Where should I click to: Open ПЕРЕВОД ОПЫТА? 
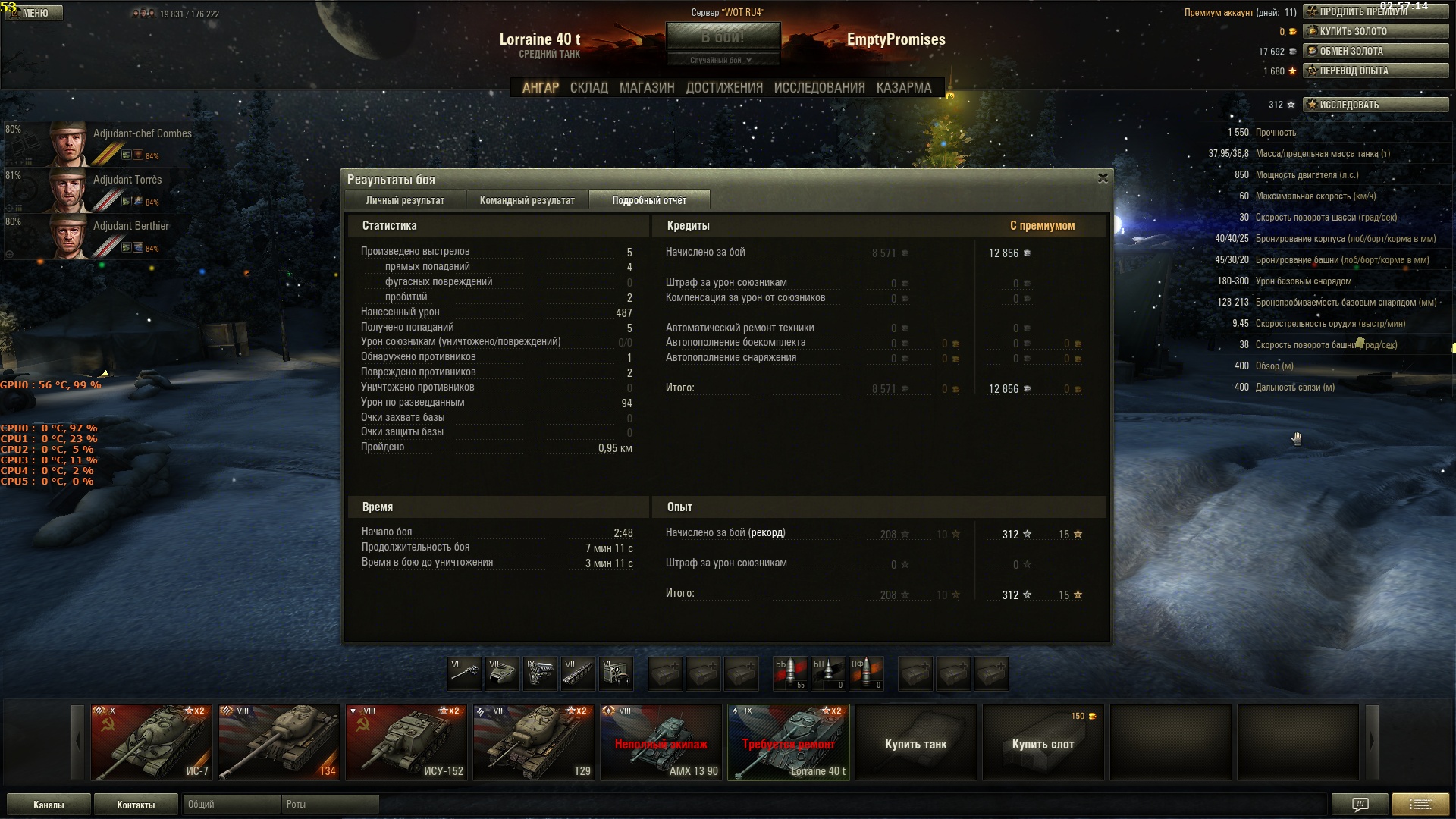click(1376, 71)
